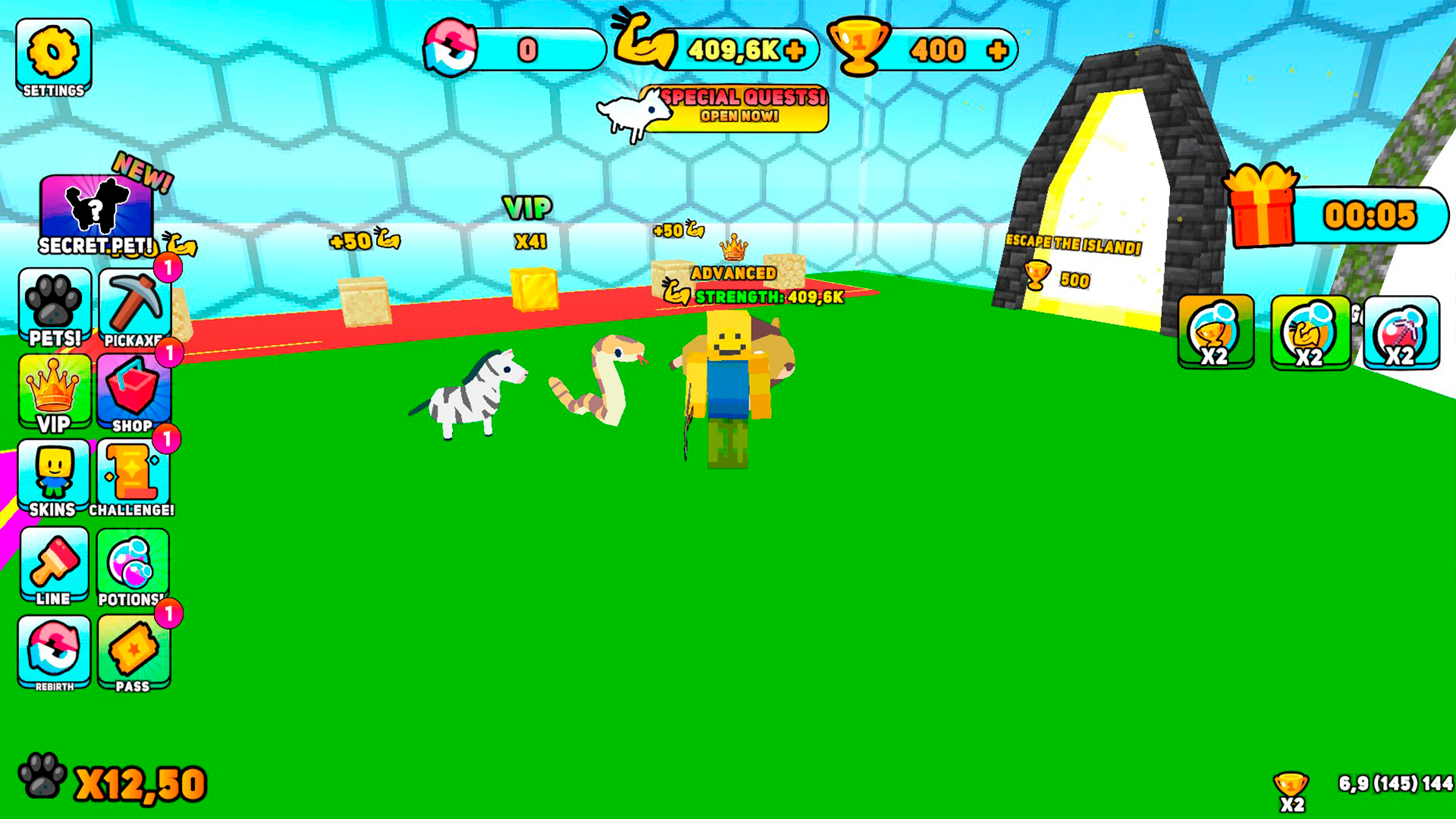
Task: Click the plus beside the trophy counter
Action: (x=997, y=50)
